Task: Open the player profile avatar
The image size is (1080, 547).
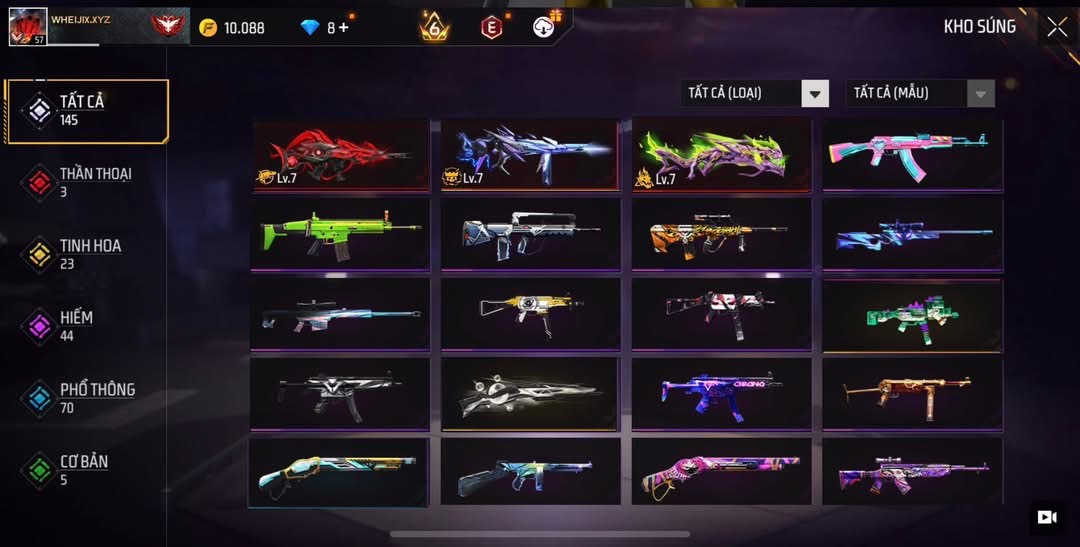Action: (28, 26)
